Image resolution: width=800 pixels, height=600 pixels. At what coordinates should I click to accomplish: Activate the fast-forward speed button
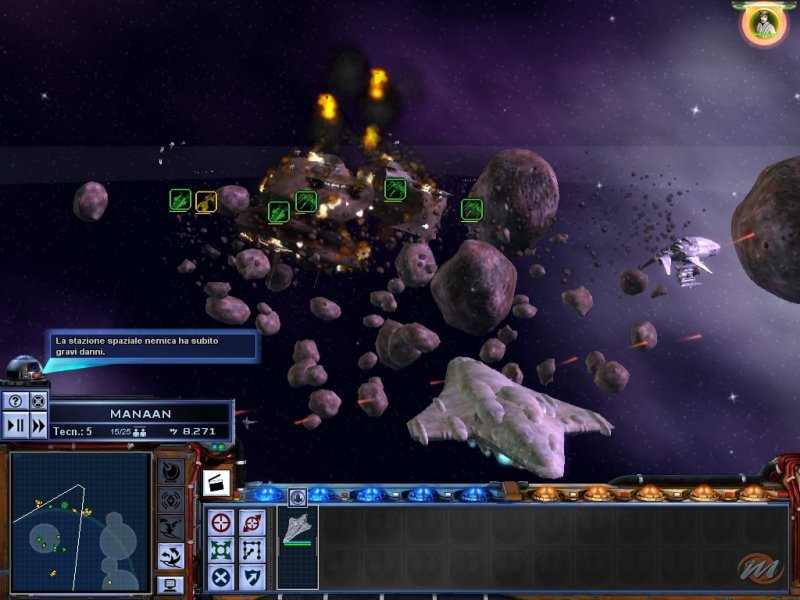pyautogui.click(x=38, y=425)
